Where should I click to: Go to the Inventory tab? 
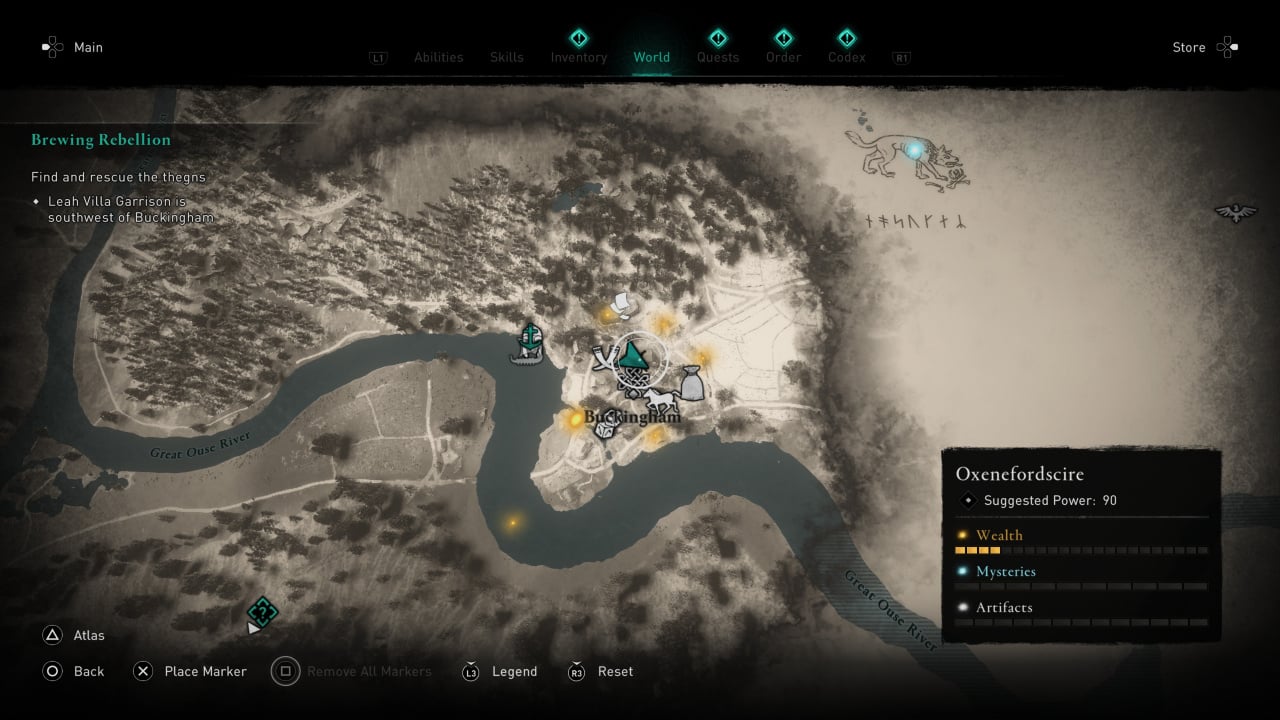579,57
